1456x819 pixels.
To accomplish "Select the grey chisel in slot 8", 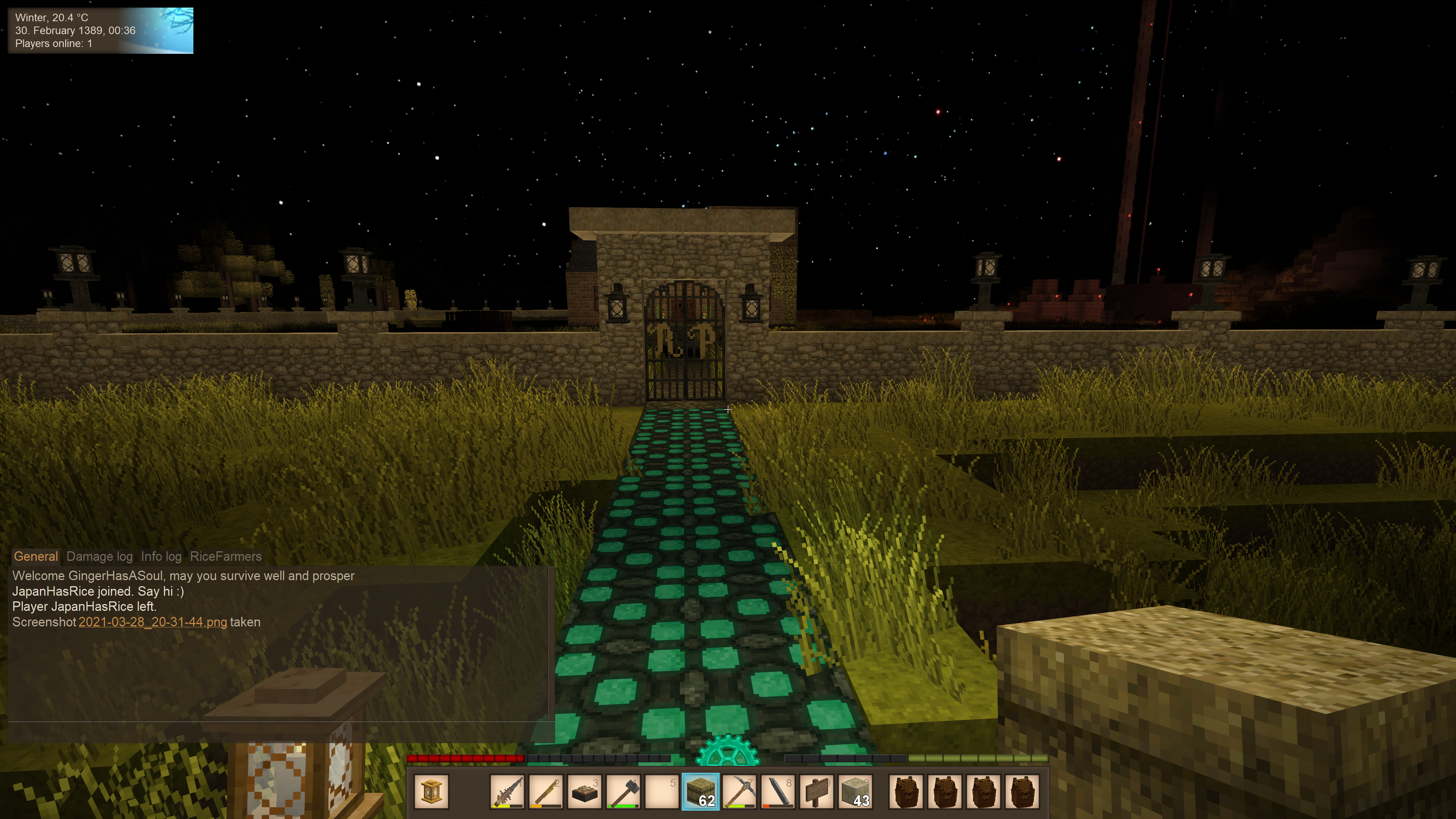I will coord(778,791).
